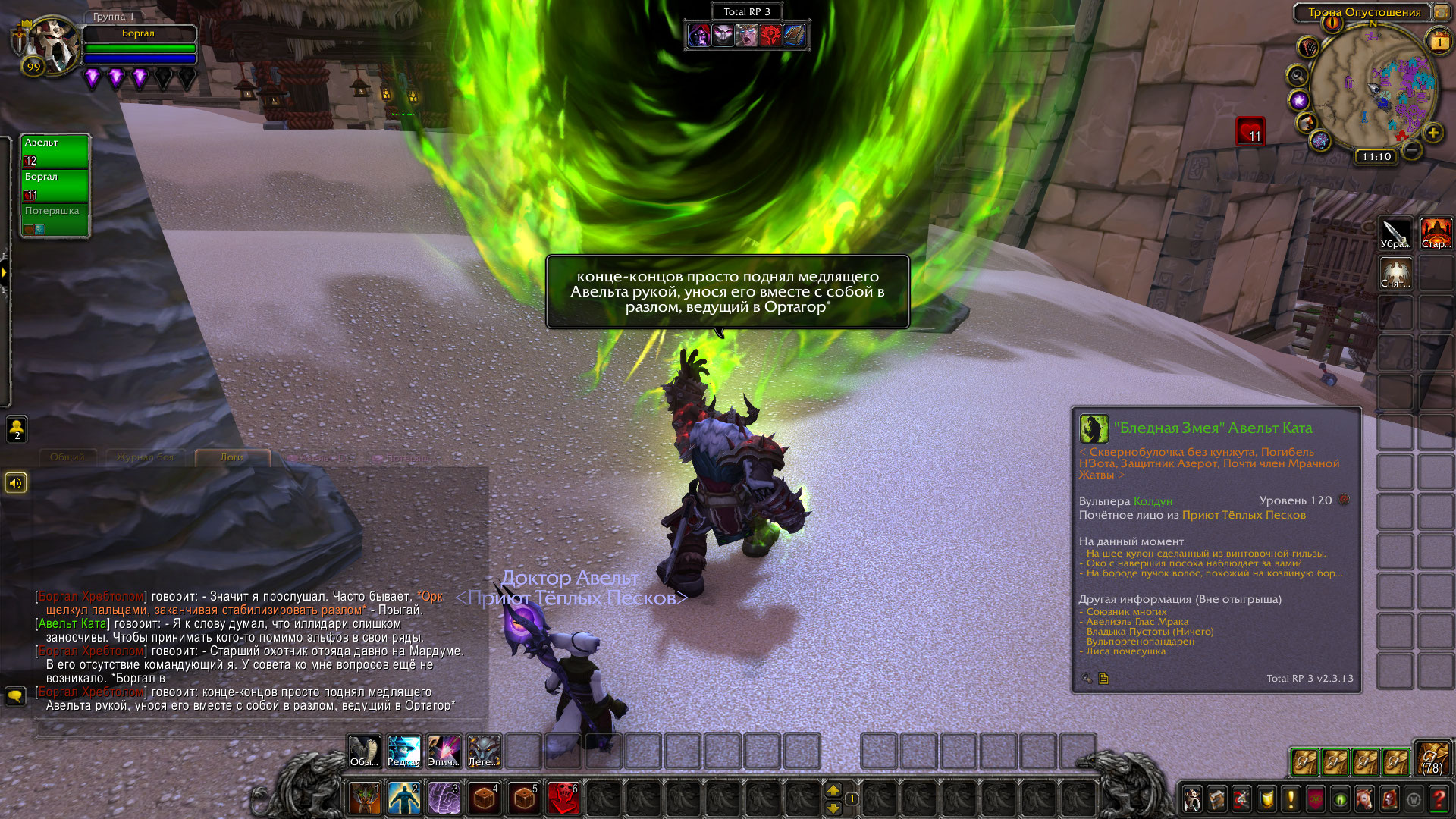Click the Боргал player portrait
1456x819 pixels.
point(50,44)
